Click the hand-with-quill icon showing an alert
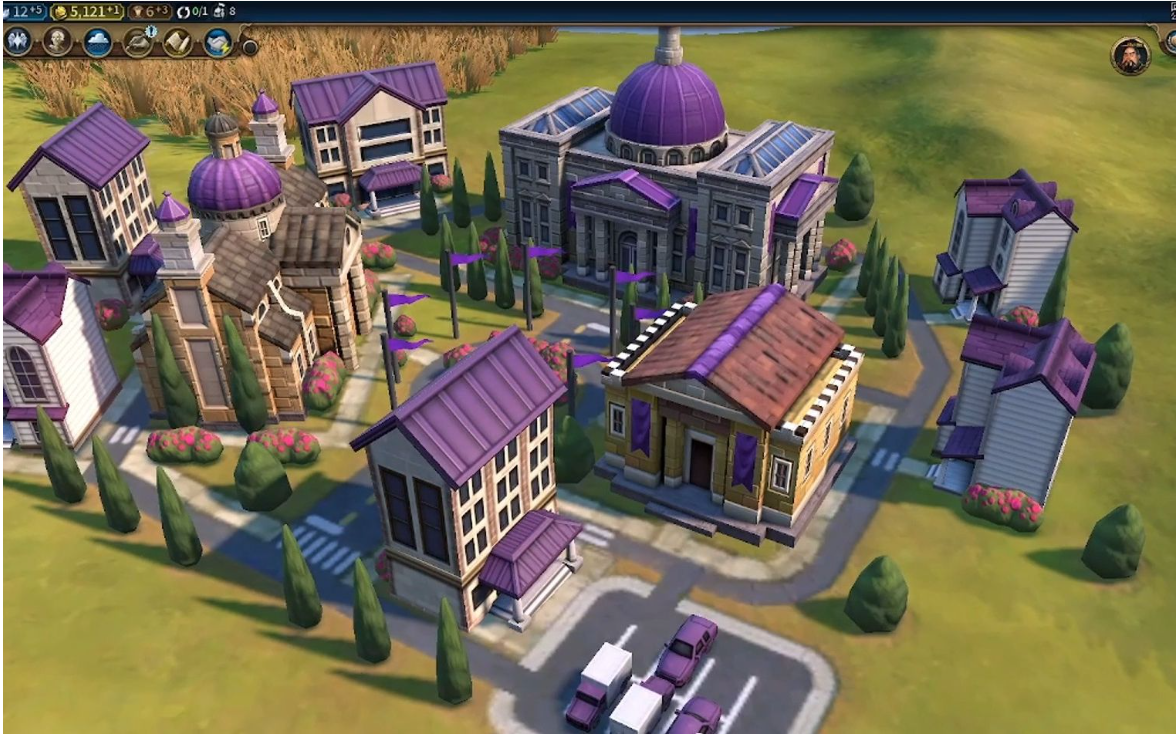 coord(137,42)
